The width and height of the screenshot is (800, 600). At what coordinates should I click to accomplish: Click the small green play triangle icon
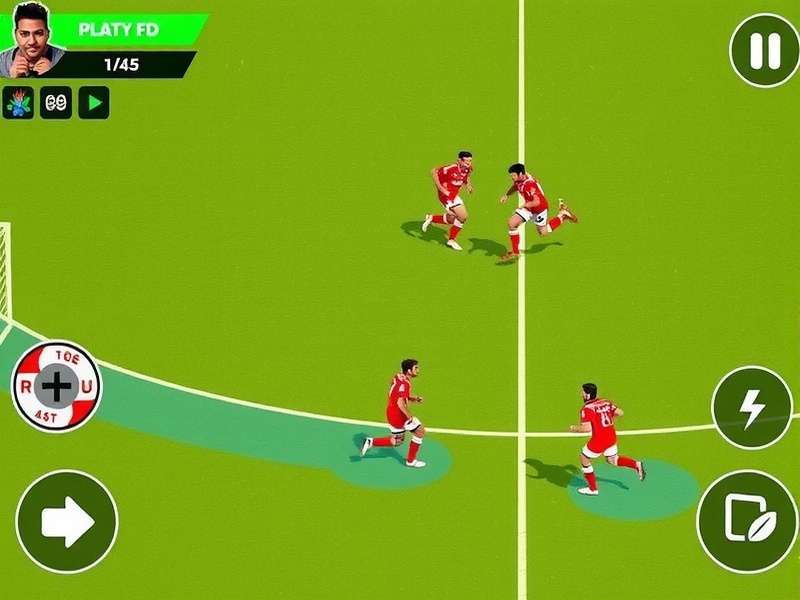[x=94, y=102]
